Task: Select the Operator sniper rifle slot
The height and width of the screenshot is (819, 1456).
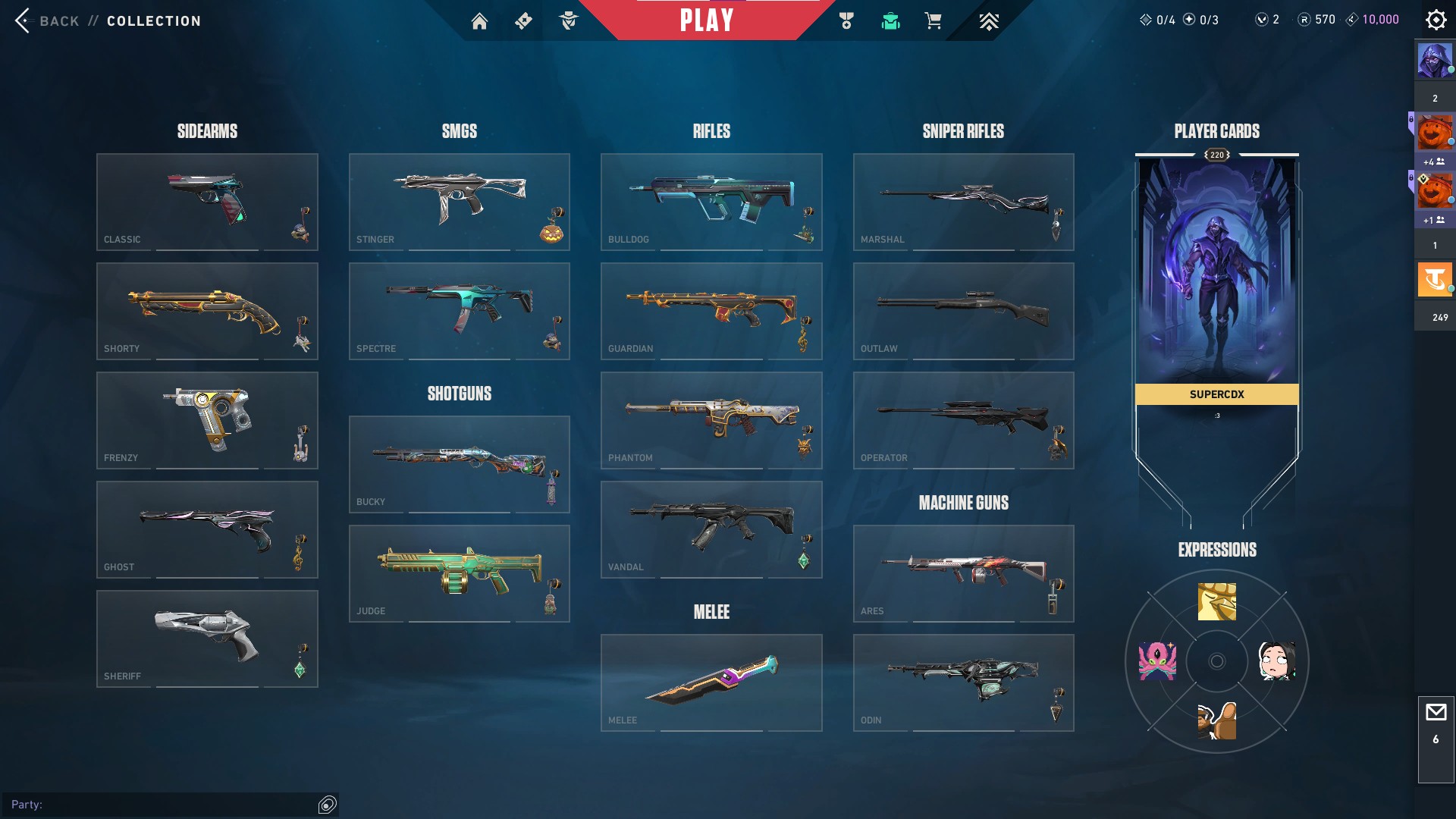Action: [963, 420]
